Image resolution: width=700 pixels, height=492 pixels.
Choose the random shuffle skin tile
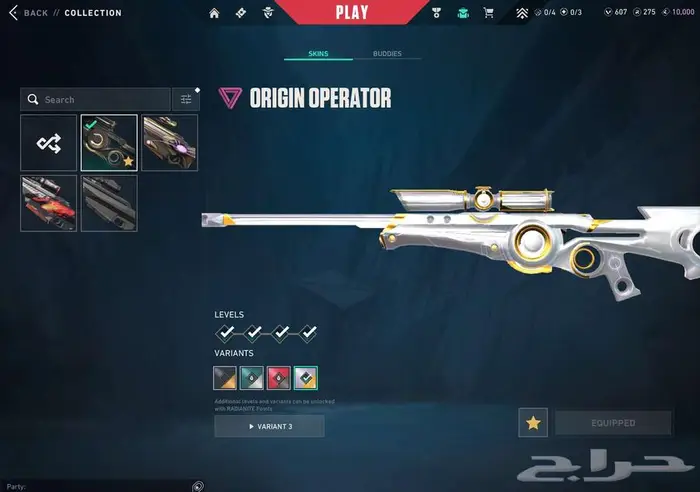tap(49, 143)
